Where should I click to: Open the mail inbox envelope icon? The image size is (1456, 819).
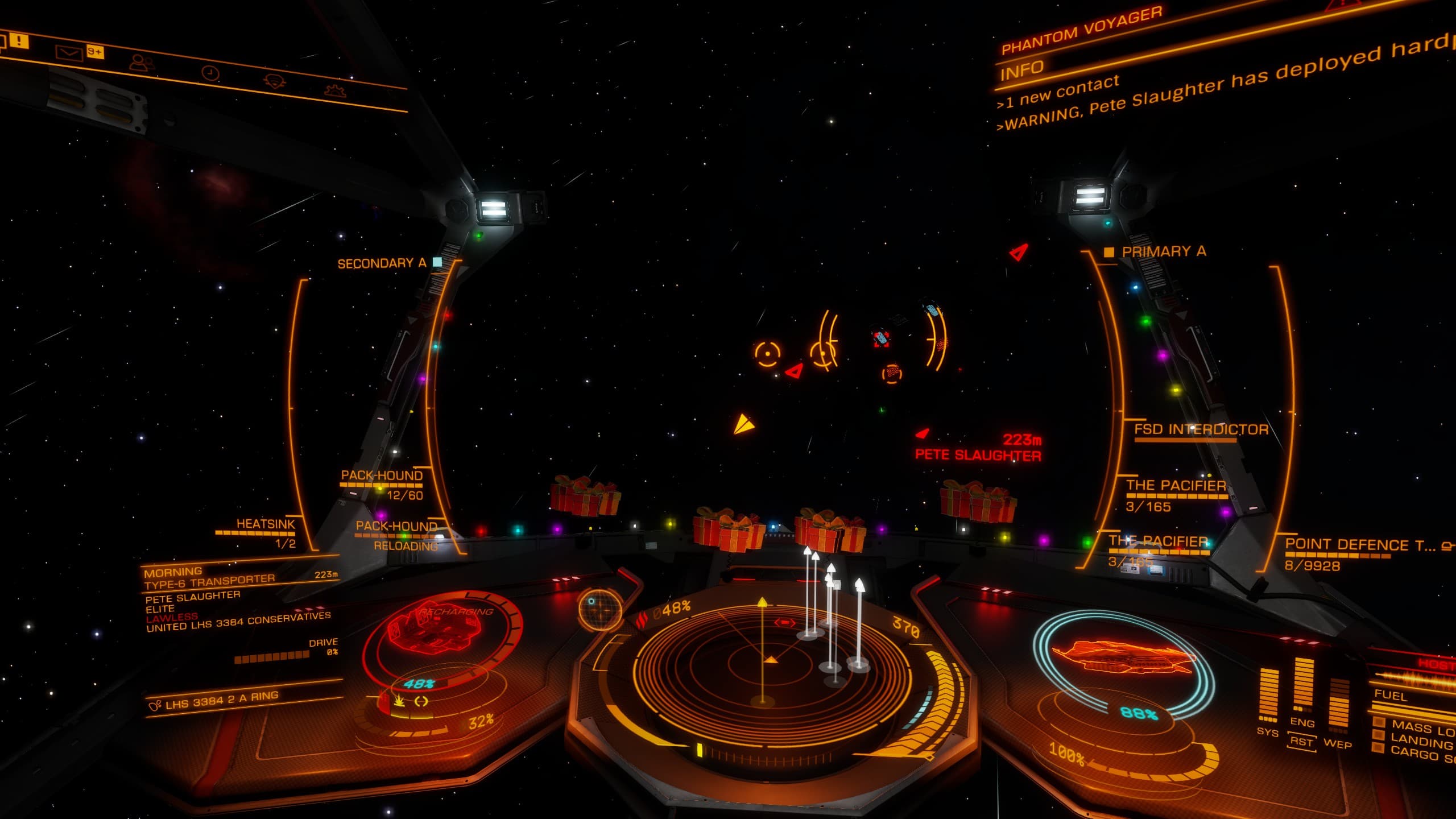tap(69, 53)
